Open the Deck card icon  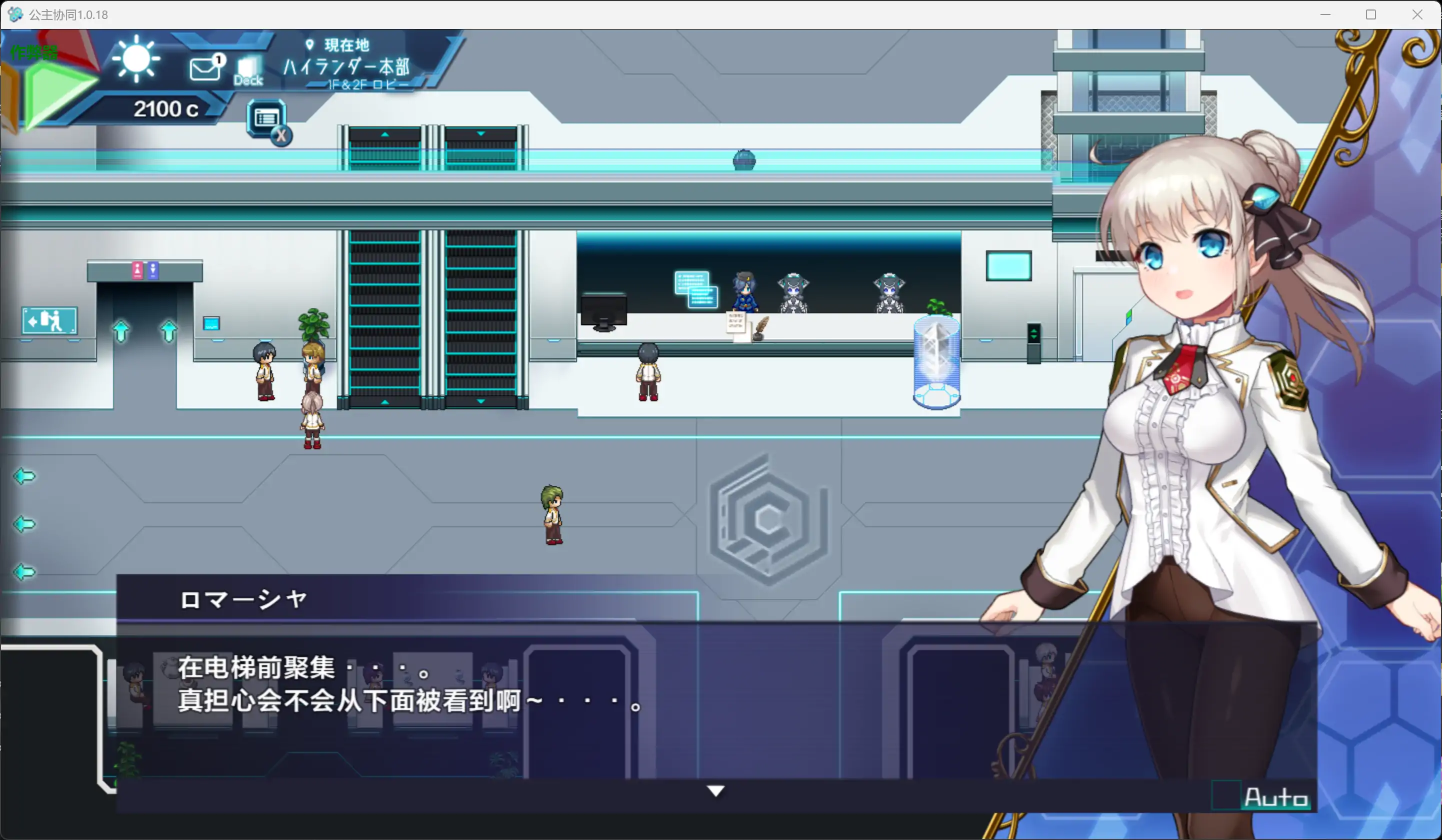coord(248,68)
